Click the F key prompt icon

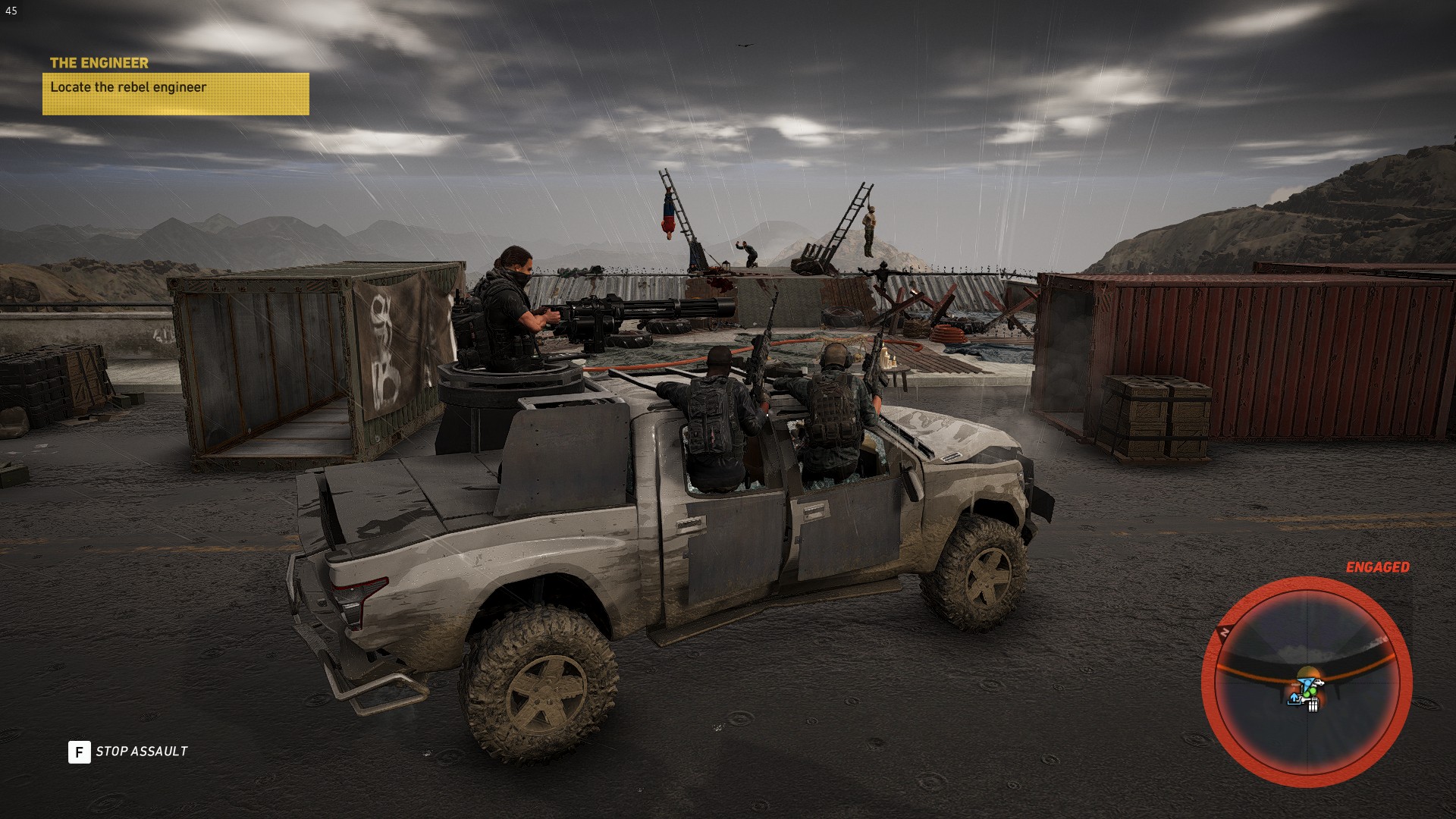[78, 752]
